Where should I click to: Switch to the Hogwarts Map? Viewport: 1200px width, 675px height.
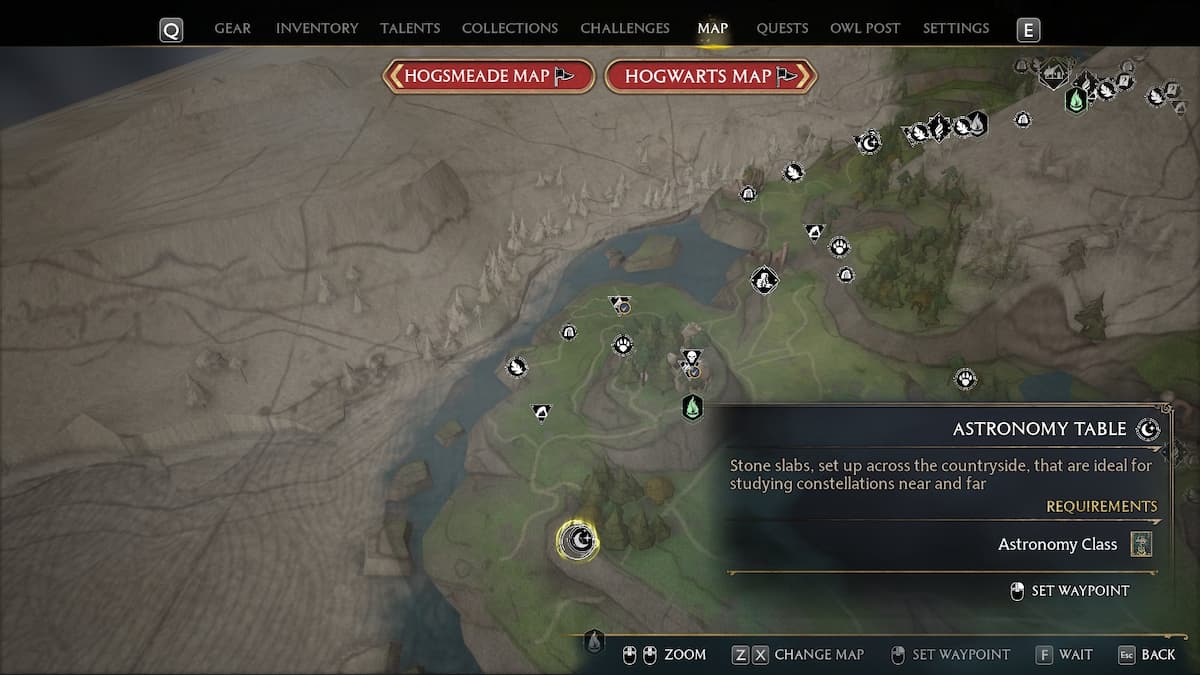tap(711, 76)
